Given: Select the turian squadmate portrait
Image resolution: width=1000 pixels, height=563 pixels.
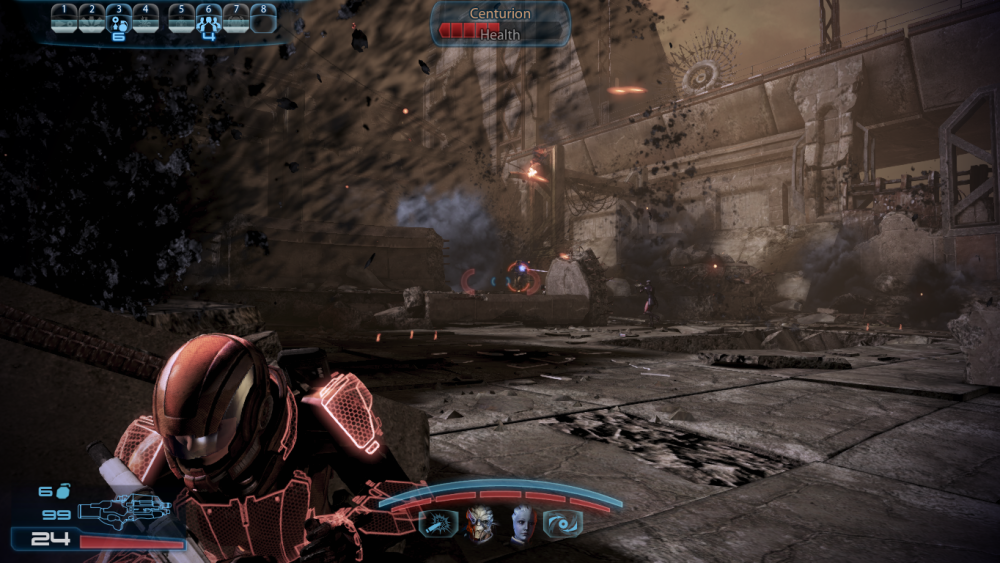Looking at the screenshot, I should 478,523.
